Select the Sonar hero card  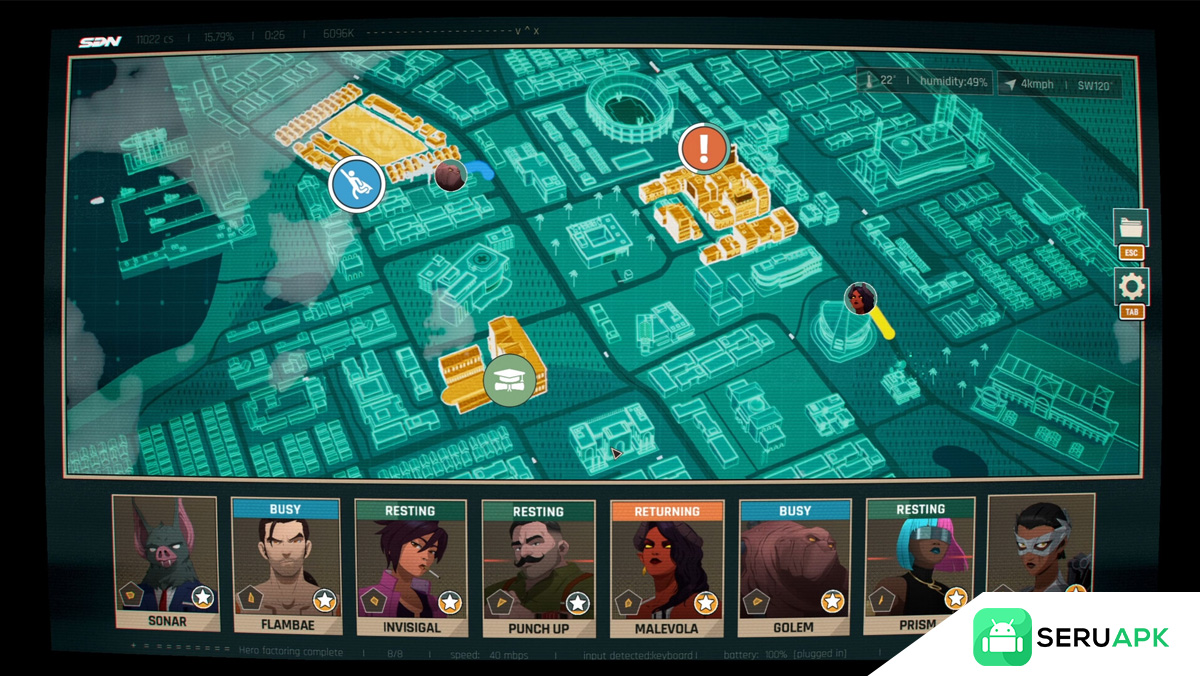(165, 563)
